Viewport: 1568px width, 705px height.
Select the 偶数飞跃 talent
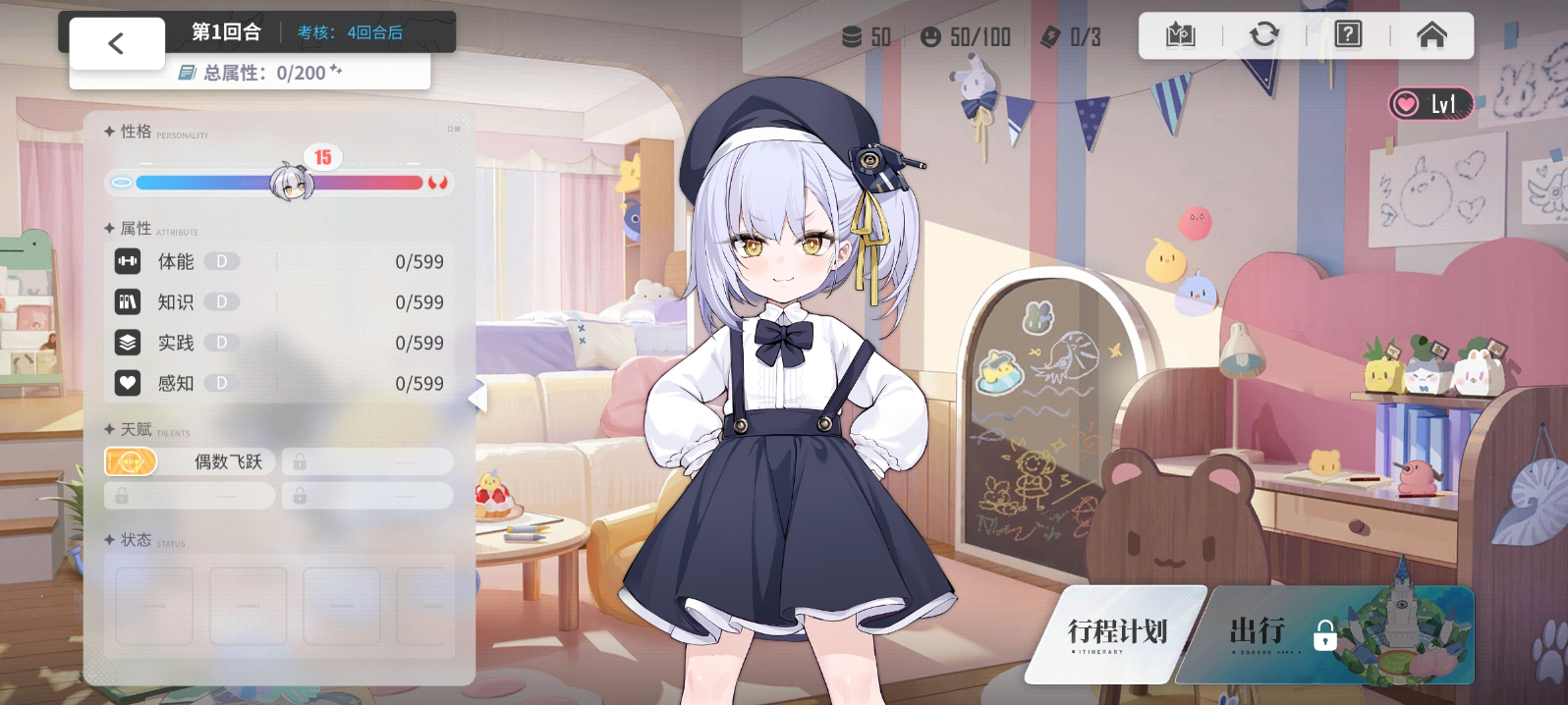[x=190, y=461]
